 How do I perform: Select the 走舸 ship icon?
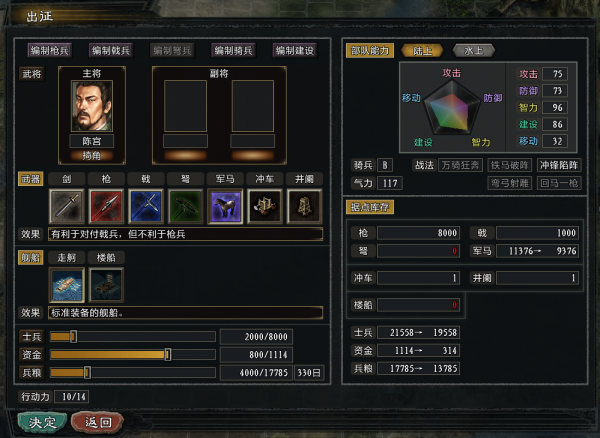[x=66, y=284]
